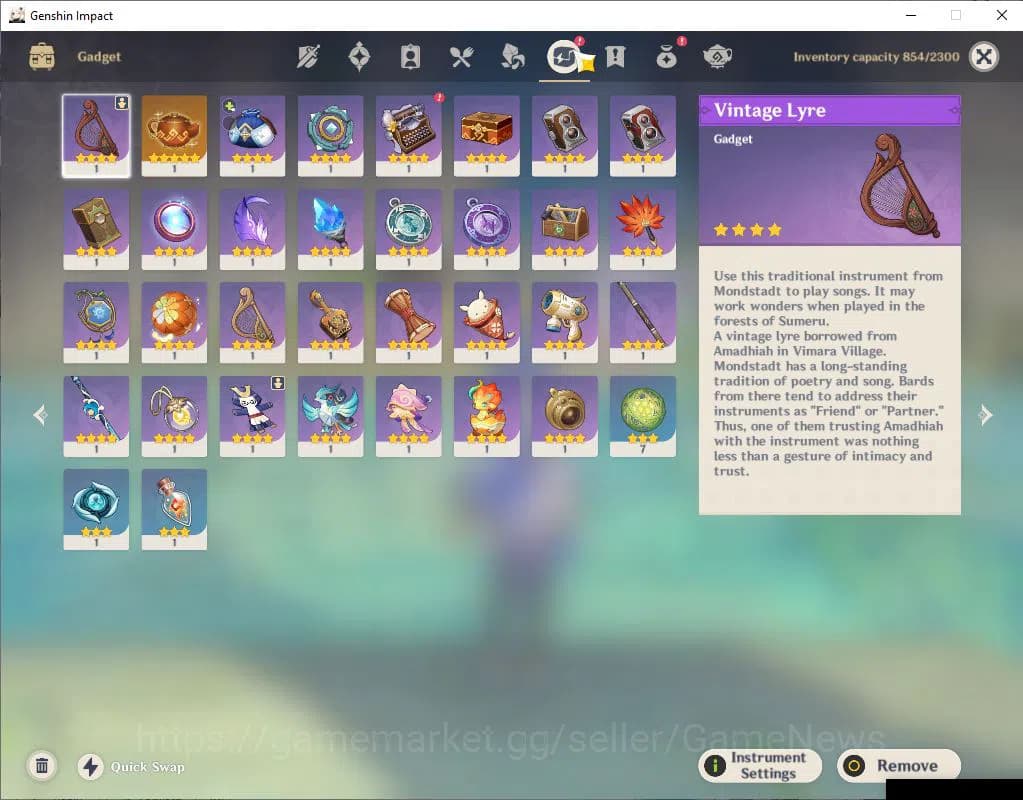Switch to the Weapons tab
Viewport: 1023px width, 800px height.
(x=308, y=57)
